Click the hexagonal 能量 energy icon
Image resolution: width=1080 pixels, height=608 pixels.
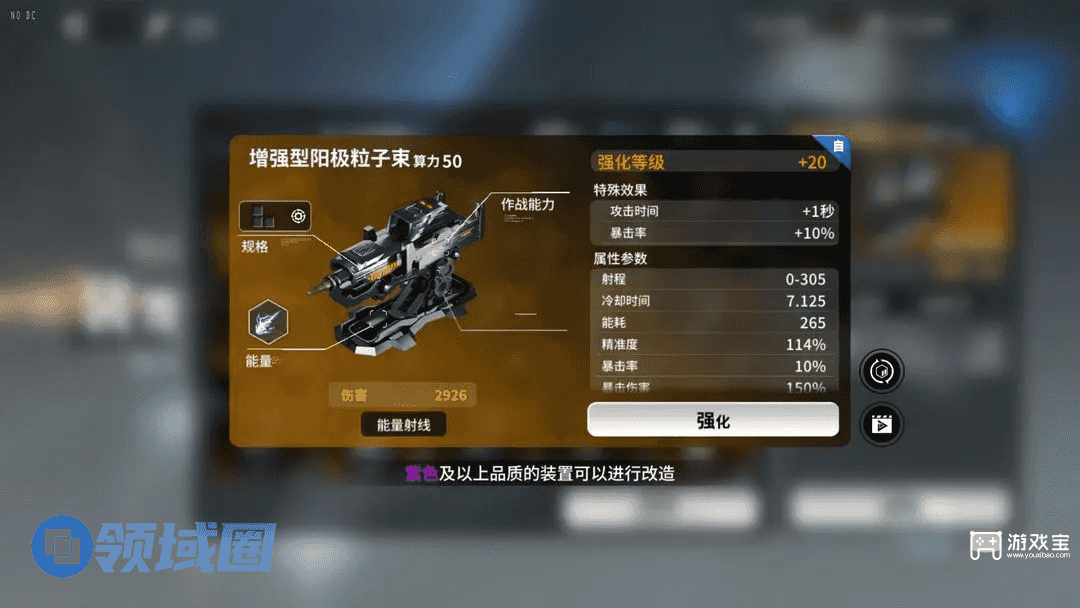tap(268, 322)
